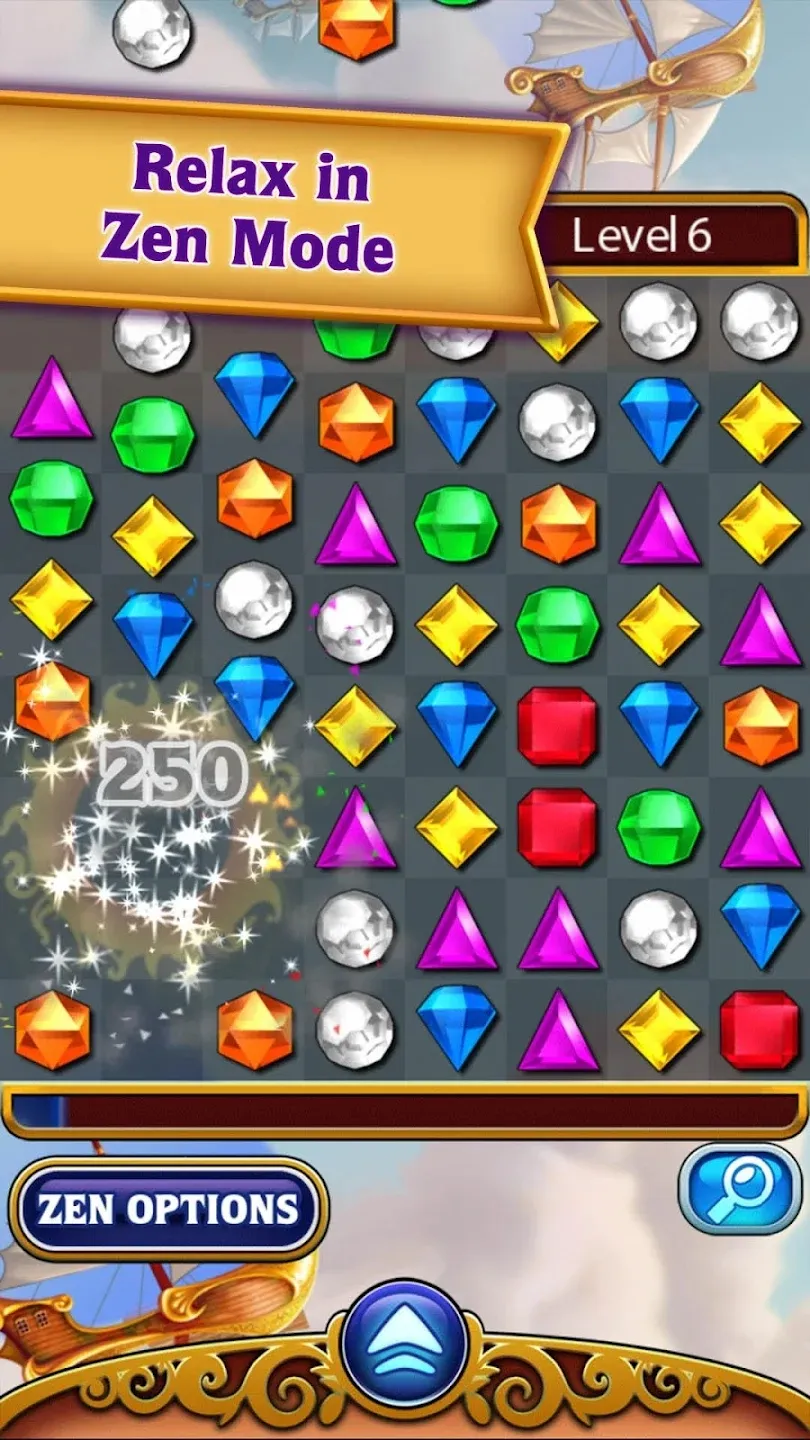
Task: Pick the red gem beside the bottom-row yellow diamond
Action: pos(759,1029)
